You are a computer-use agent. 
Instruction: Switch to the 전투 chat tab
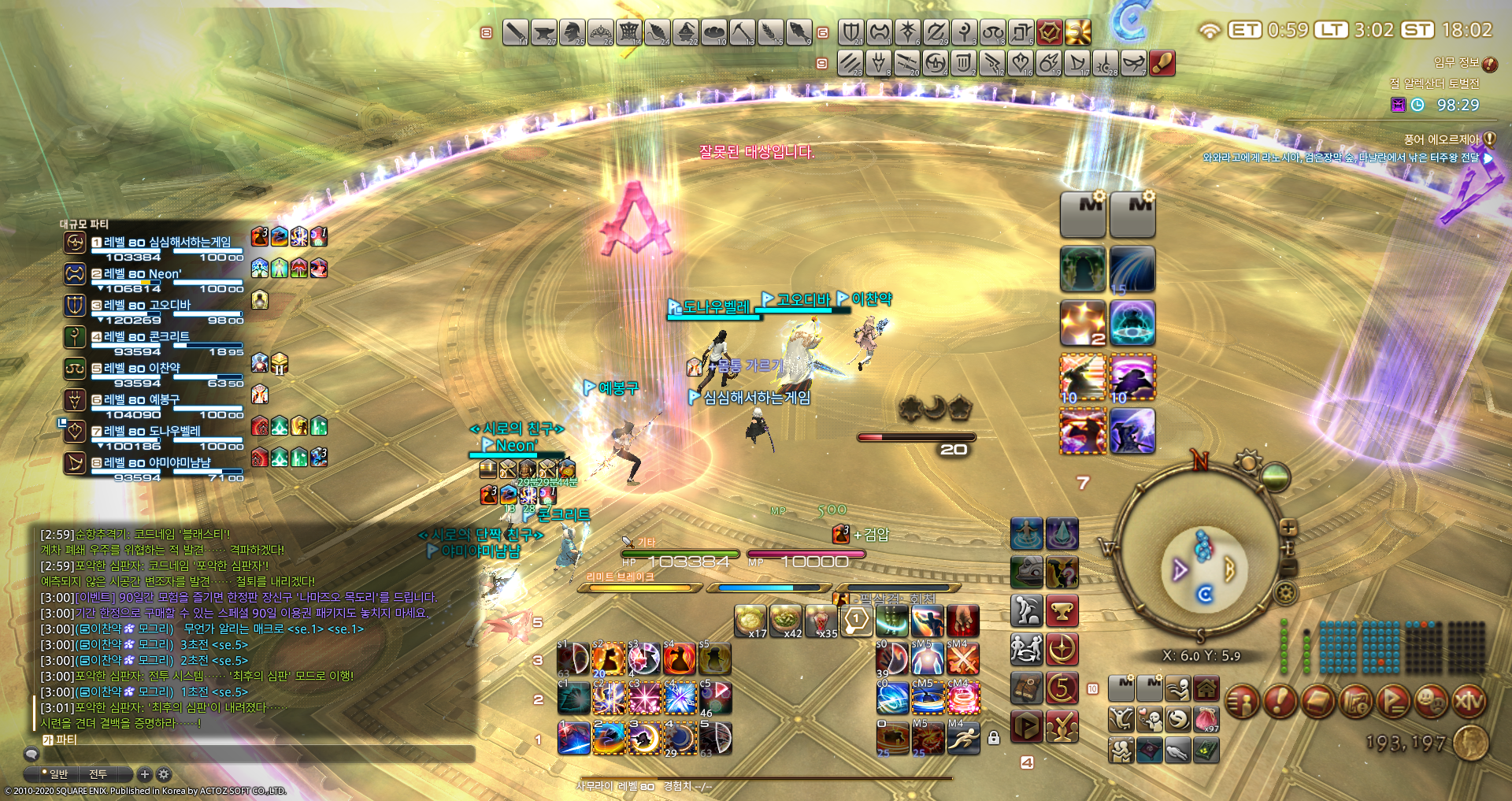[x=98, y=774]
